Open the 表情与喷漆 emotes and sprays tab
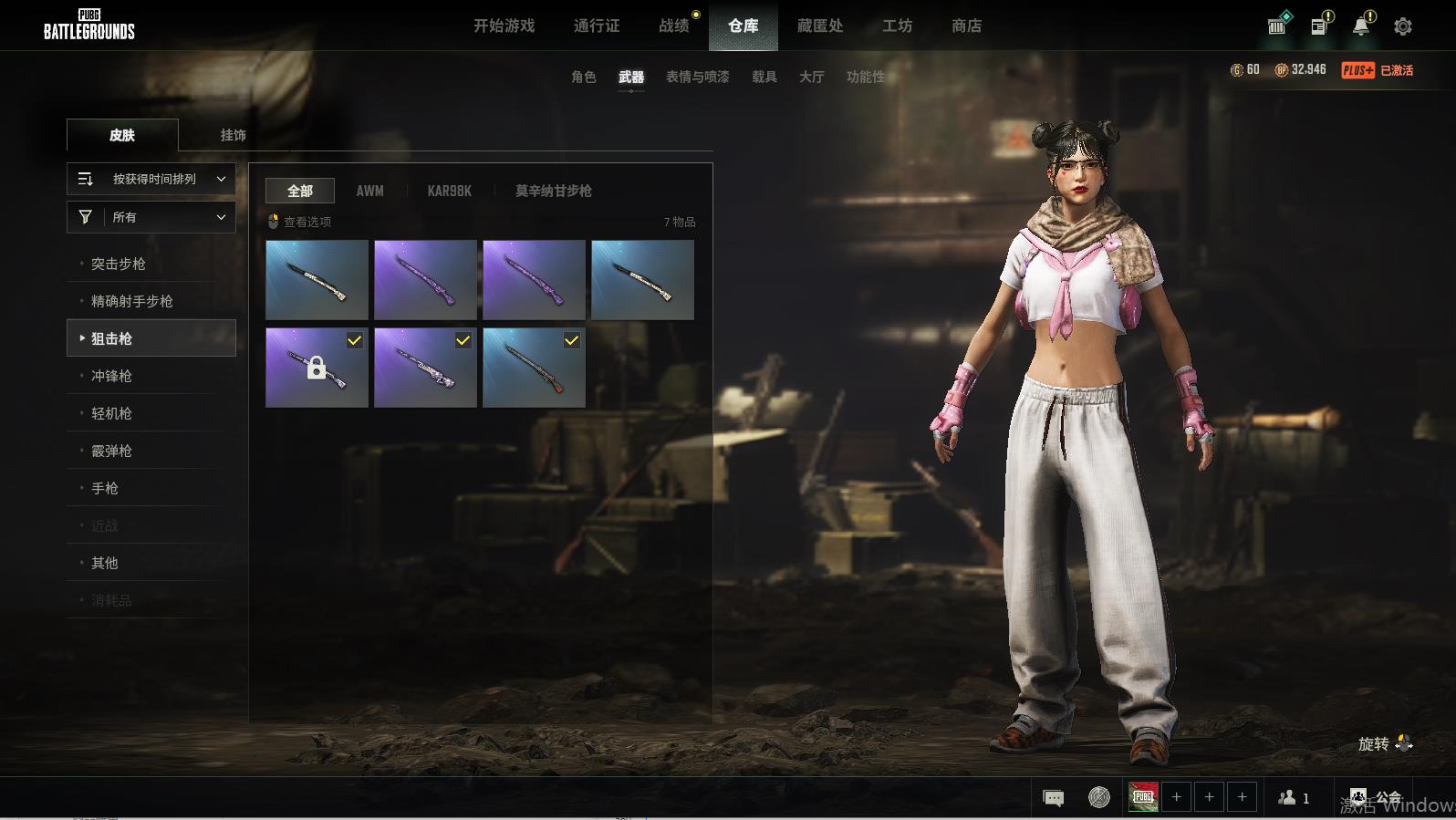Screen dimensions: 1456x820 697,77
